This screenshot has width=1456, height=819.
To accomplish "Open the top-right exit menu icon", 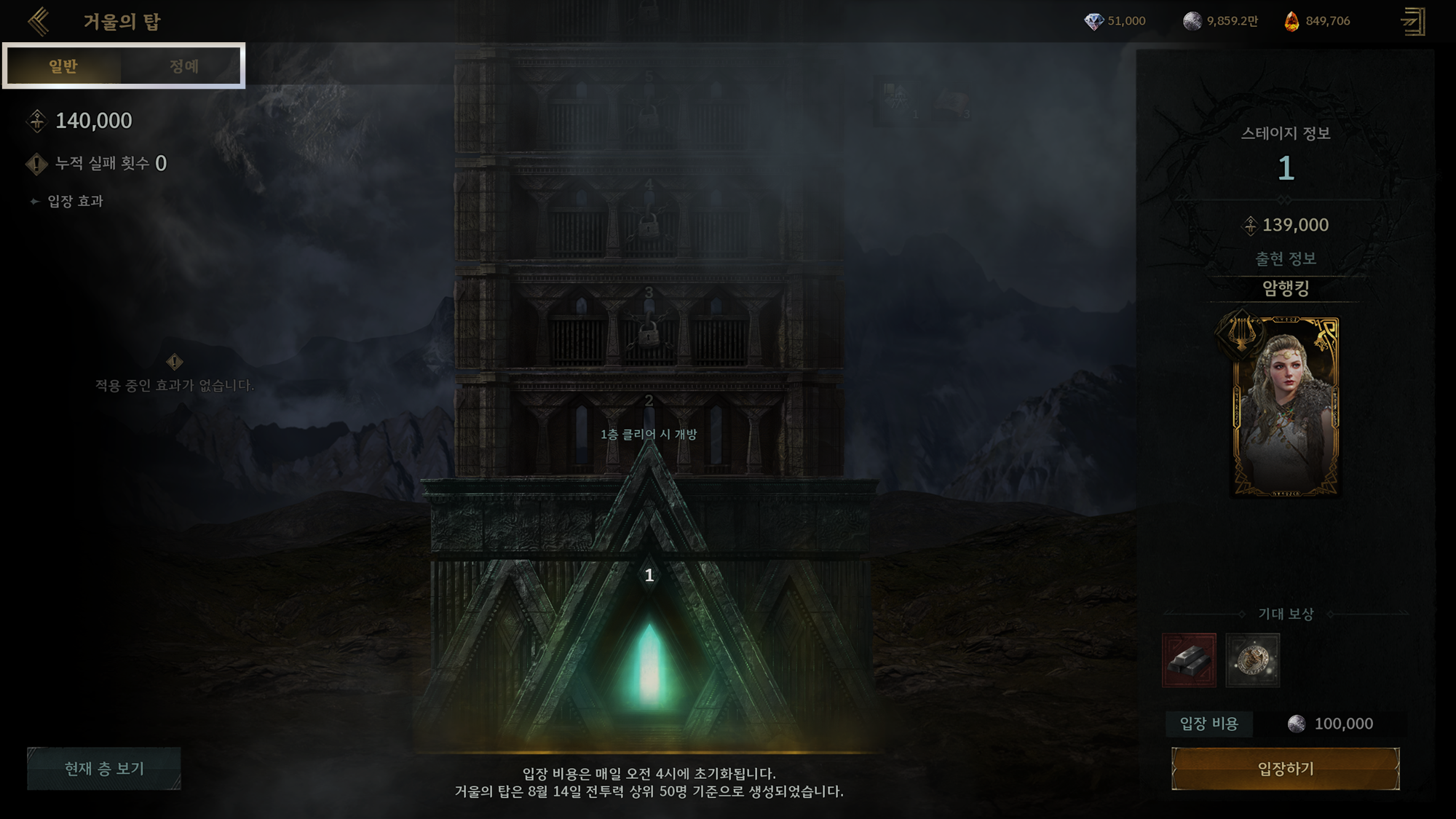I will click(1413, 21).
